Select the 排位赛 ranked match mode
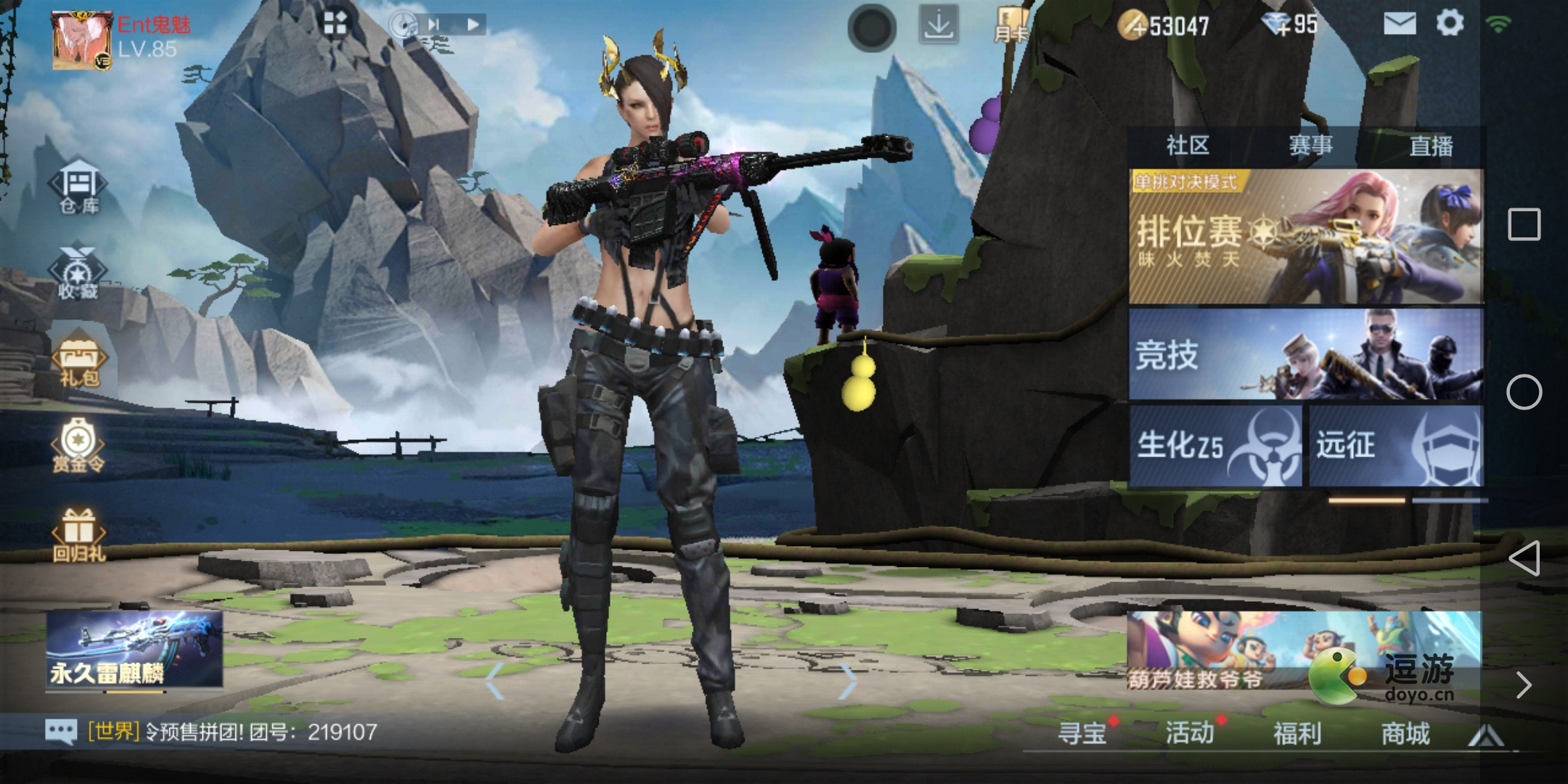The height and width of the screenshot is (784, 1568). coord(1305,237)
